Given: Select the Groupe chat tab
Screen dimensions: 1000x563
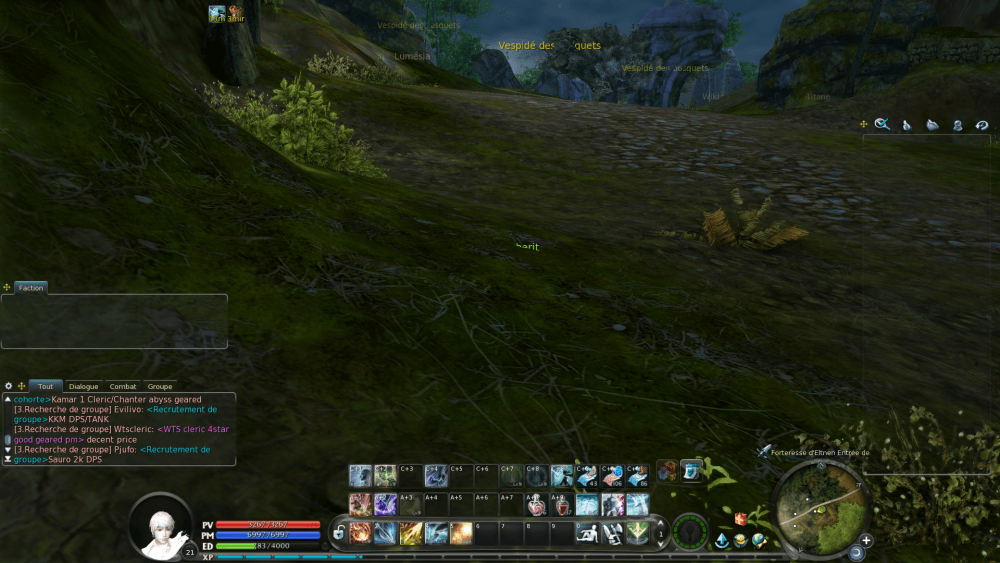Looking at the screenshot, I should pos(160,386).
